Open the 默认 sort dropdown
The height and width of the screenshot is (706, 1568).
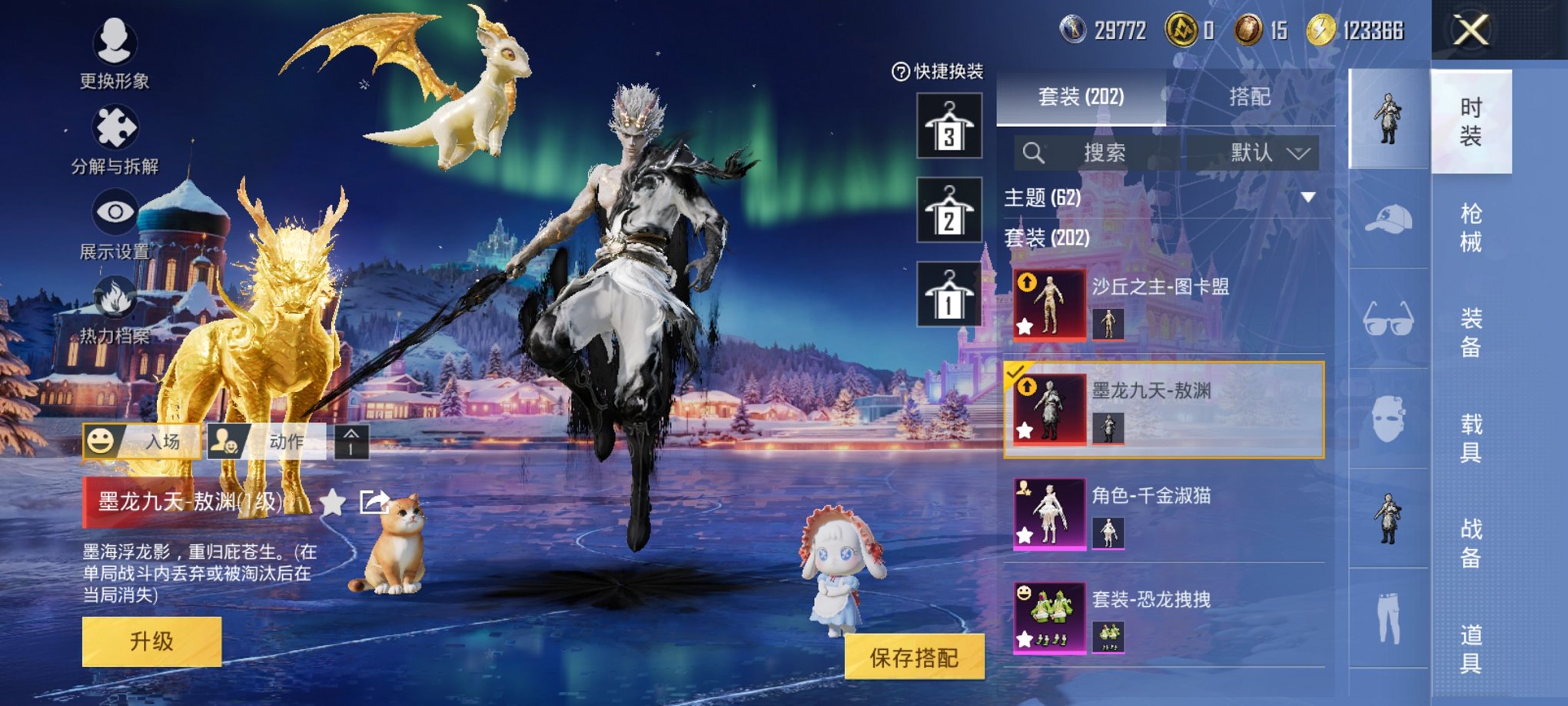(x=1267, y=153)
